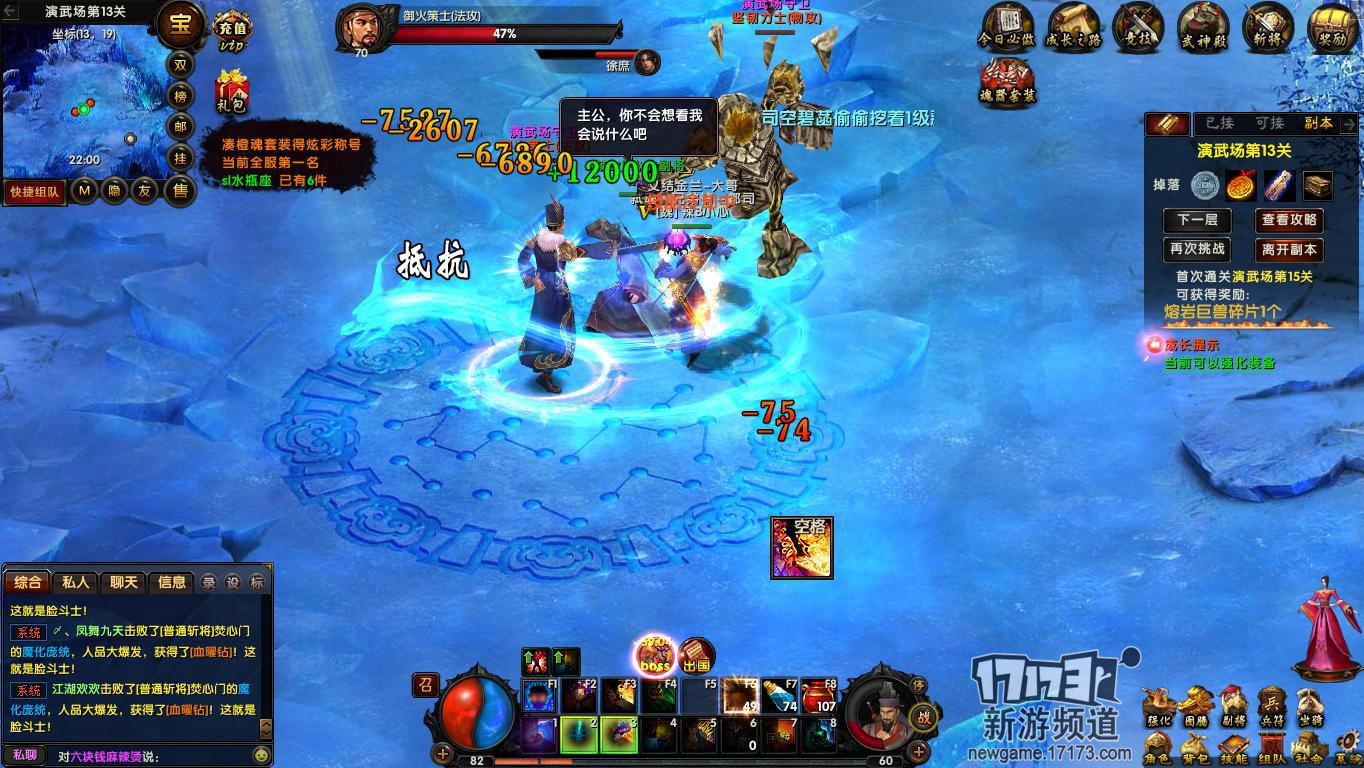Open the 武神殿 menu icon
The image size is (1364, 768).
(x=1202, y=26)
